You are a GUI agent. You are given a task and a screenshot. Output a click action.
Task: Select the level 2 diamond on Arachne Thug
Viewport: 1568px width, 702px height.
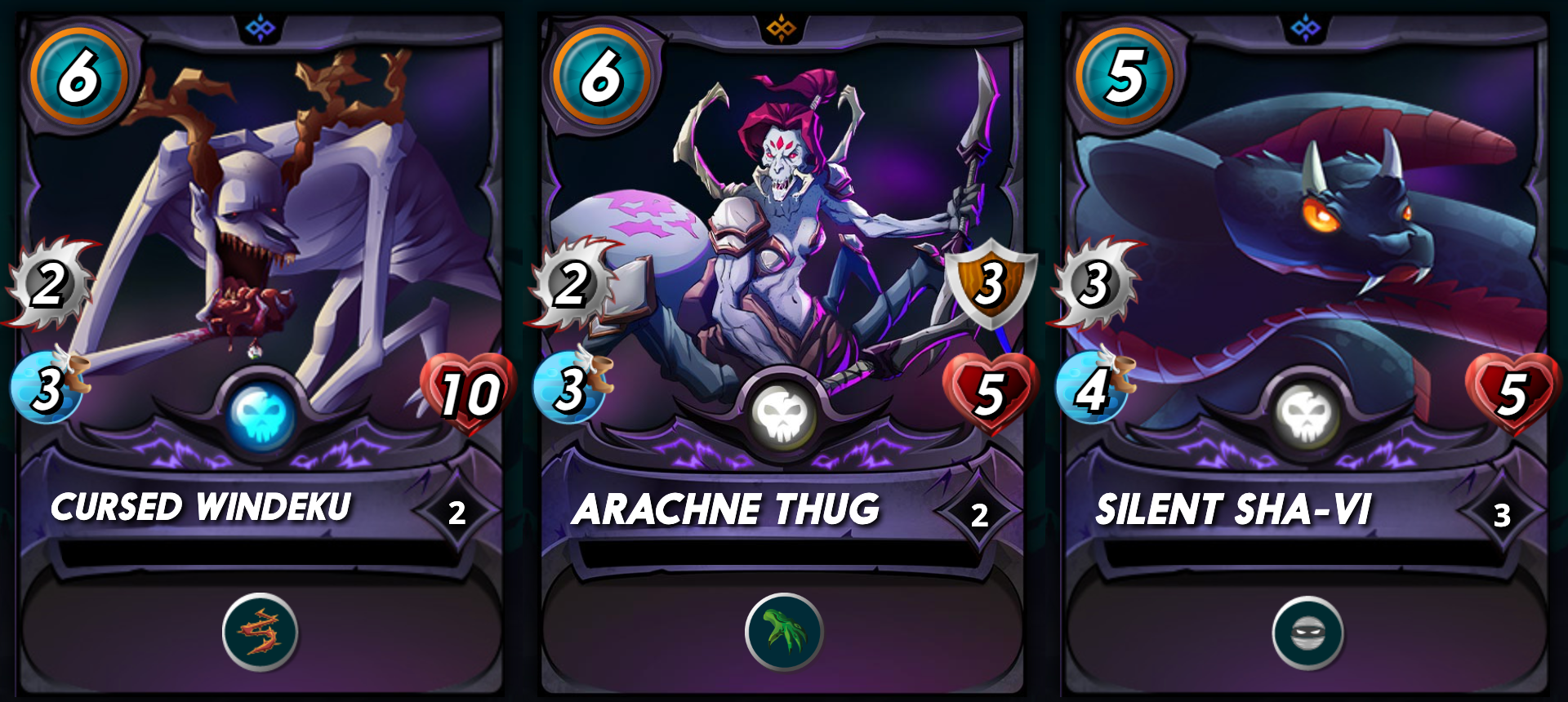point(978,514)
